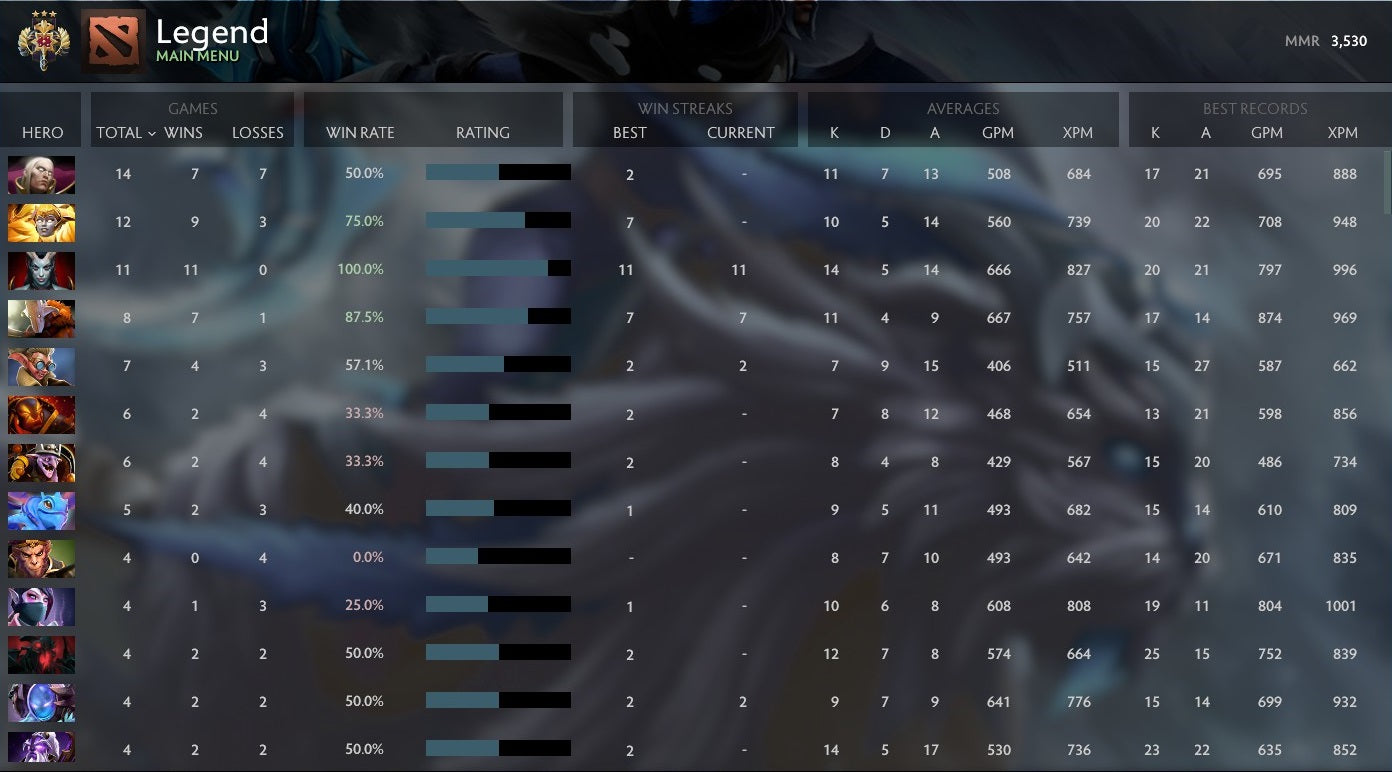The image size is (1392, 772).
Task: Click Queen of Pain's full rating bar
Action: 497,269
